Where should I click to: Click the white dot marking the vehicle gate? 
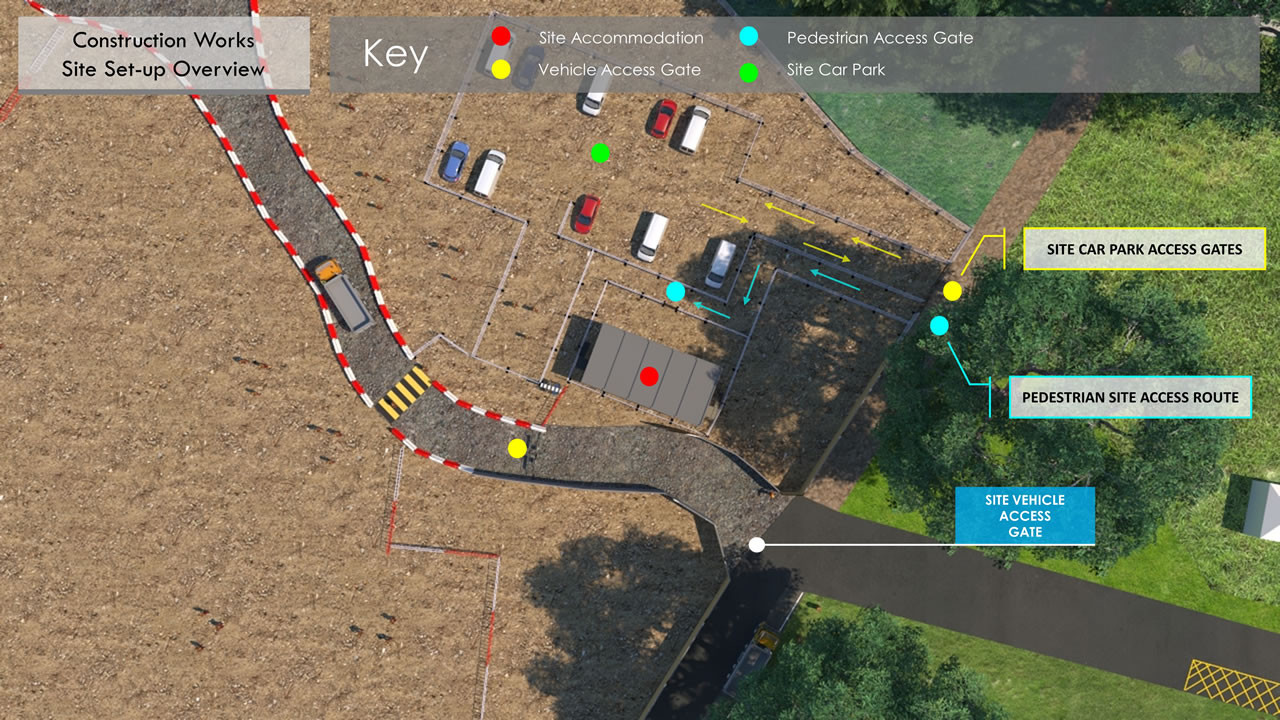click(x=757, y=545)
